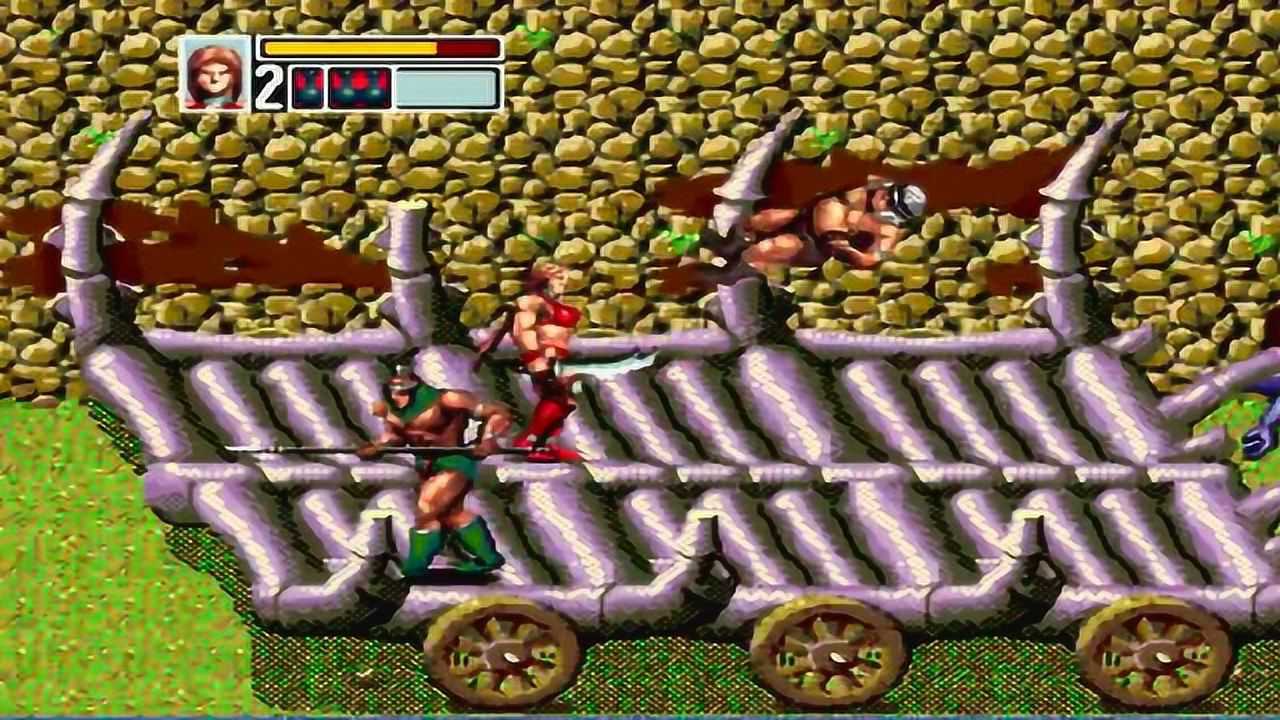
Task: Click the red-haired character portrait
Action: tap(214, 73)
